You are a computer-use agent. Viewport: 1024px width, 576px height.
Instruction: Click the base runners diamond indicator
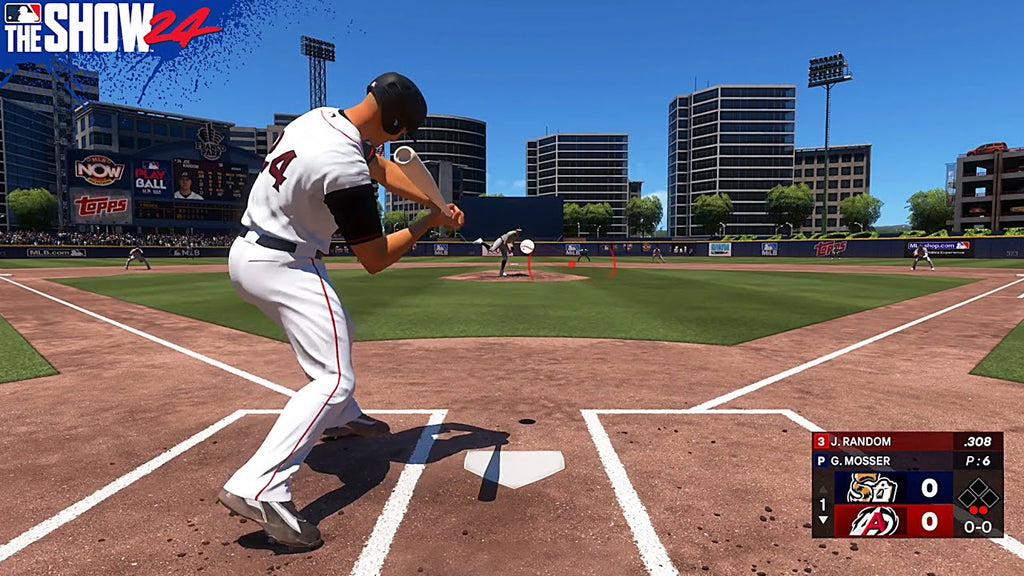point(977,495)
